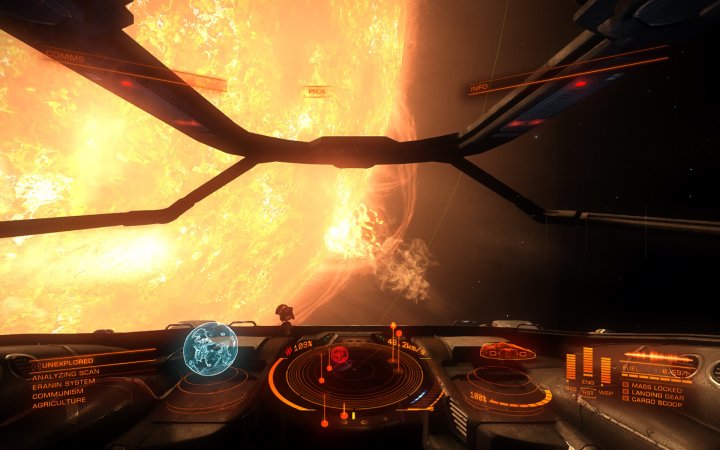Select the UNEXPLORED target entry
The image size is (720, 450).
click(x=67, y=361)
